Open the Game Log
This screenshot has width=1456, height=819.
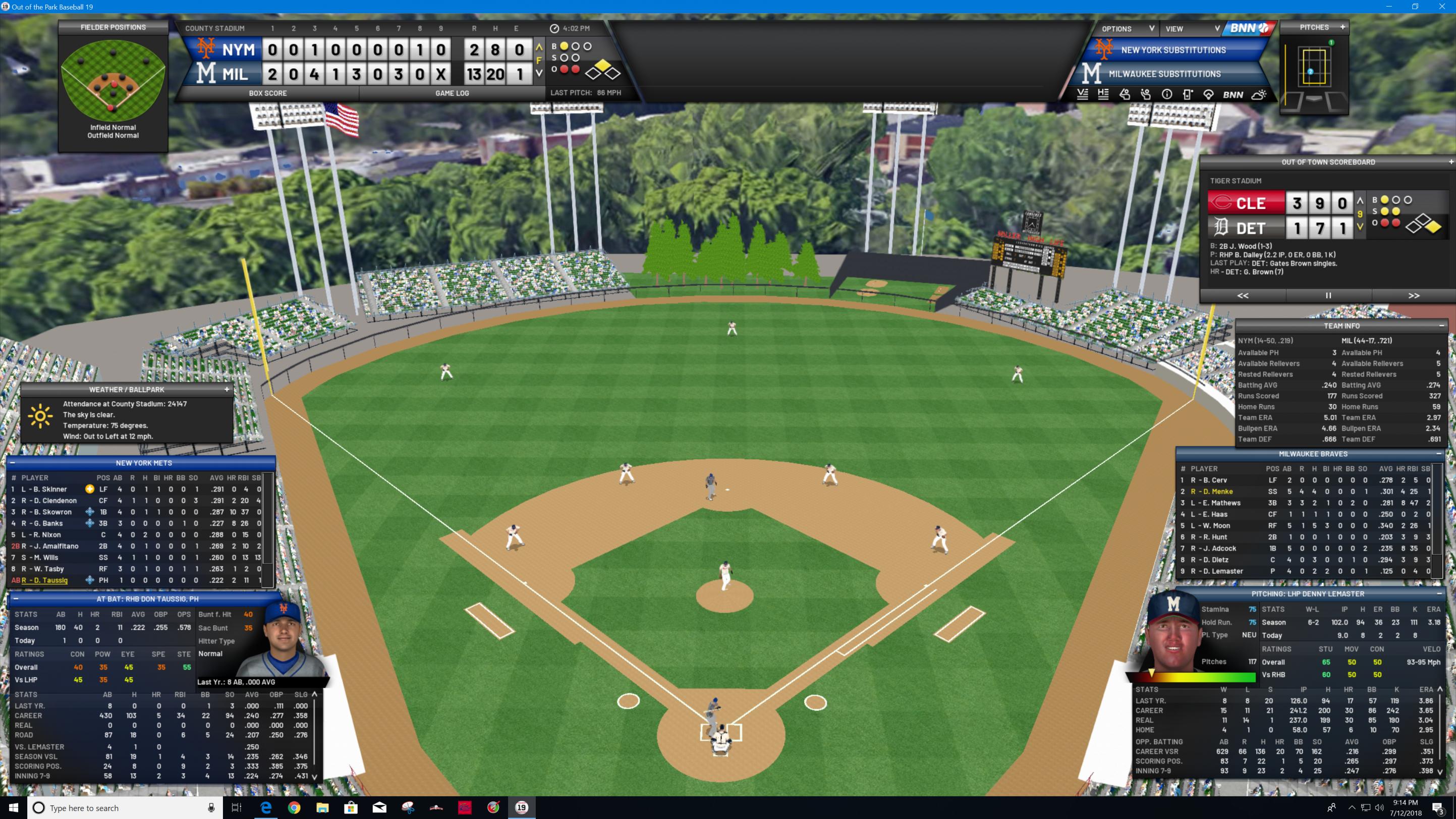point(452,93)
